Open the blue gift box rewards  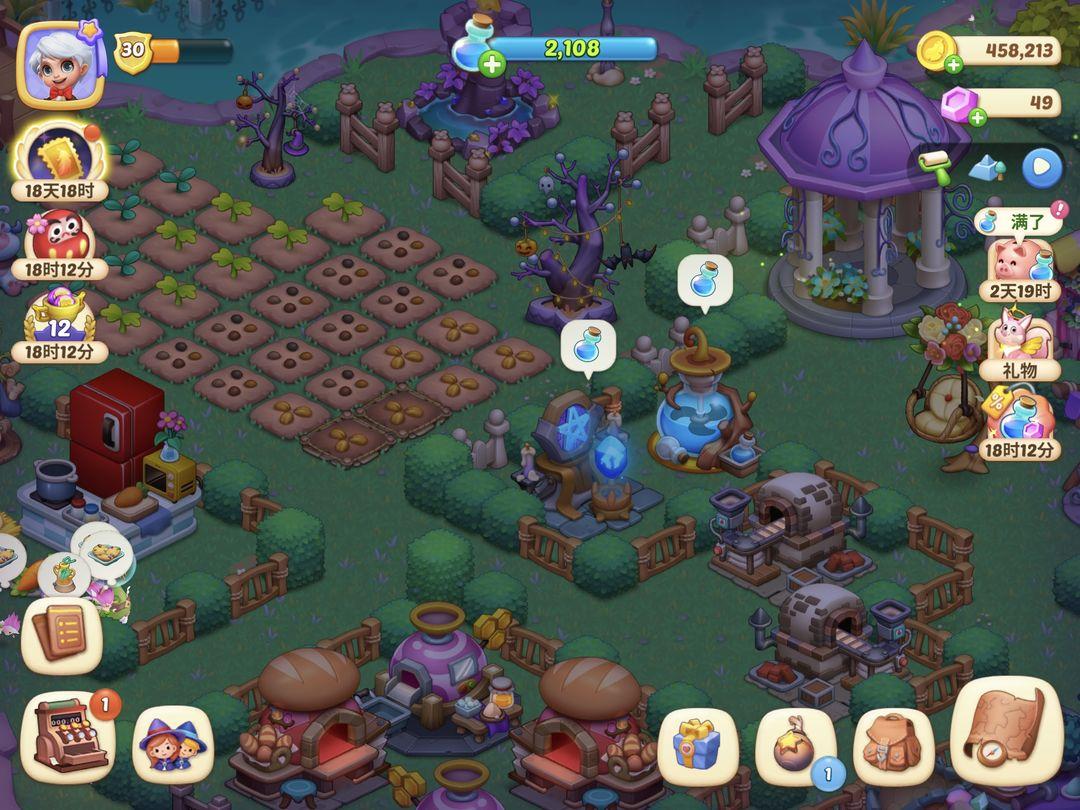pos(698,745)
